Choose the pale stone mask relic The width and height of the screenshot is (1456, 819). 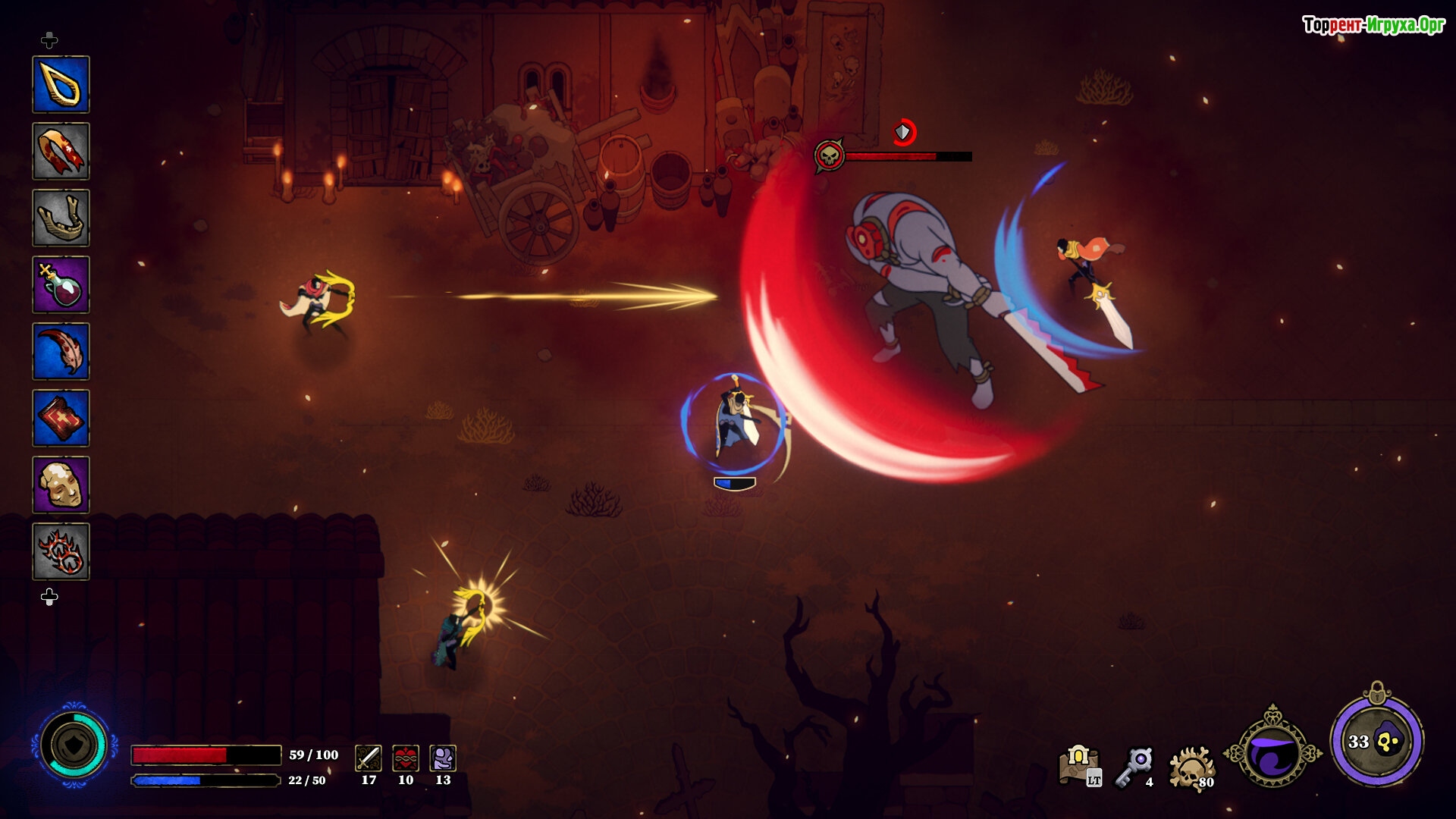coord(61,485)
